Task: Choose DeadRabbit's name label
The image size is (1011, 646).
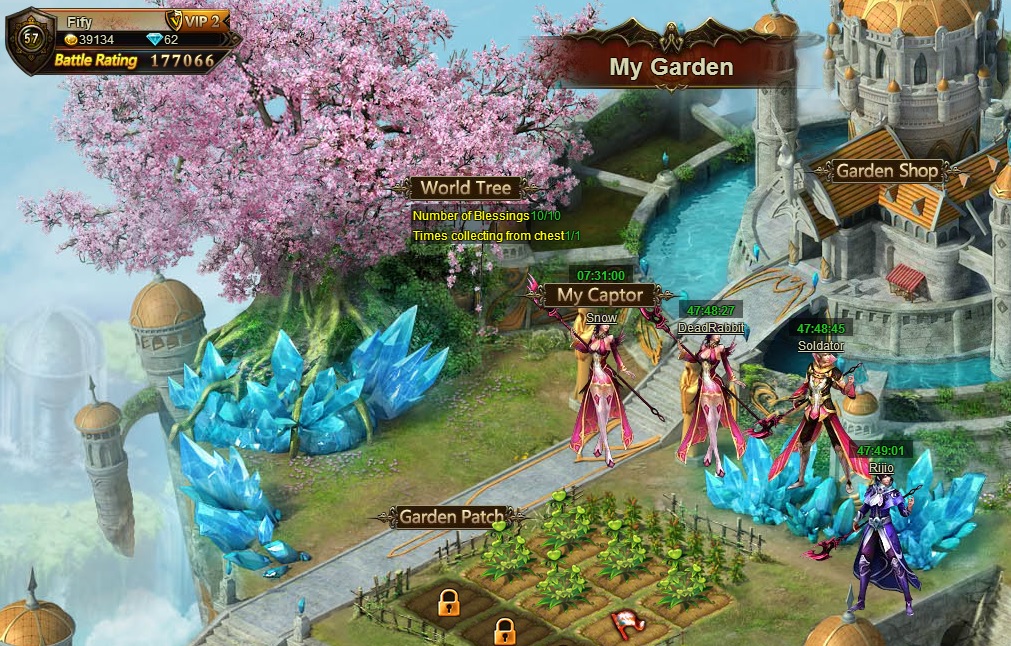Action: tap(712, 327)
